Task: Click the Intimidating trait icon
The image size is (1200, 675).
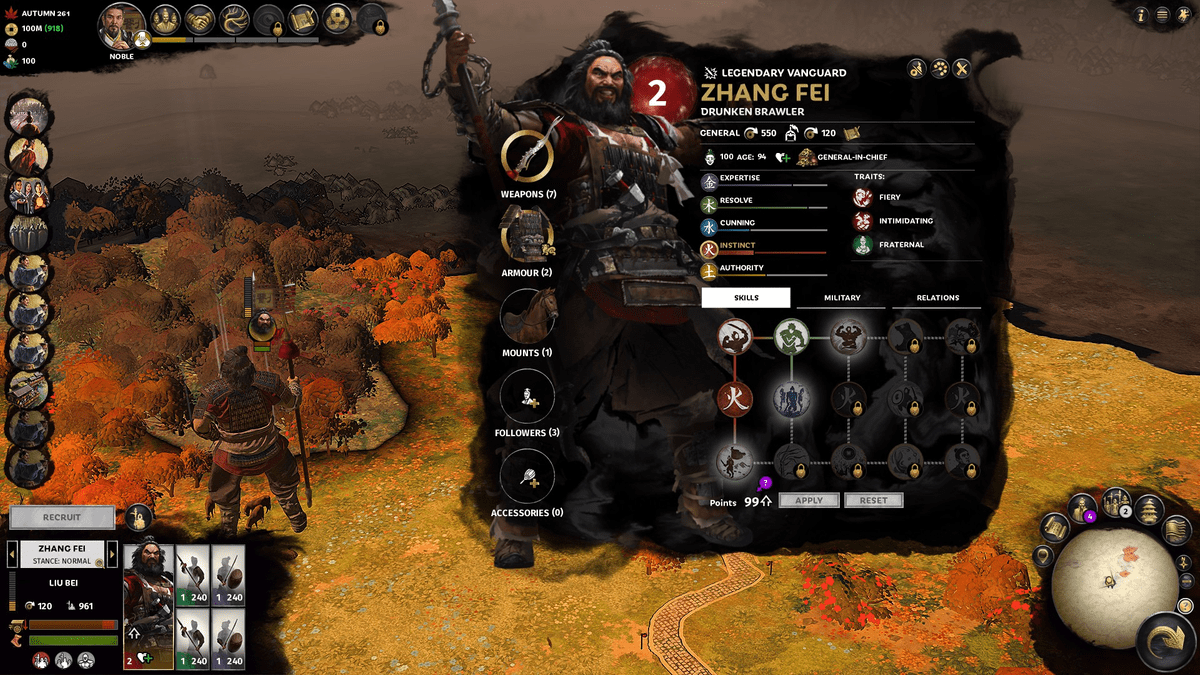Action: [x=862, y=221]
